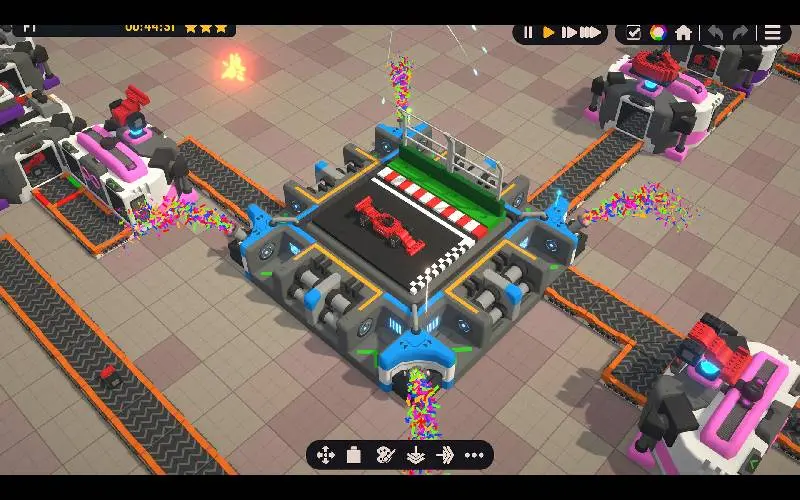800x500 pixels.
Task: Switch to triple fast-forward speed
Action: point(593,32)
